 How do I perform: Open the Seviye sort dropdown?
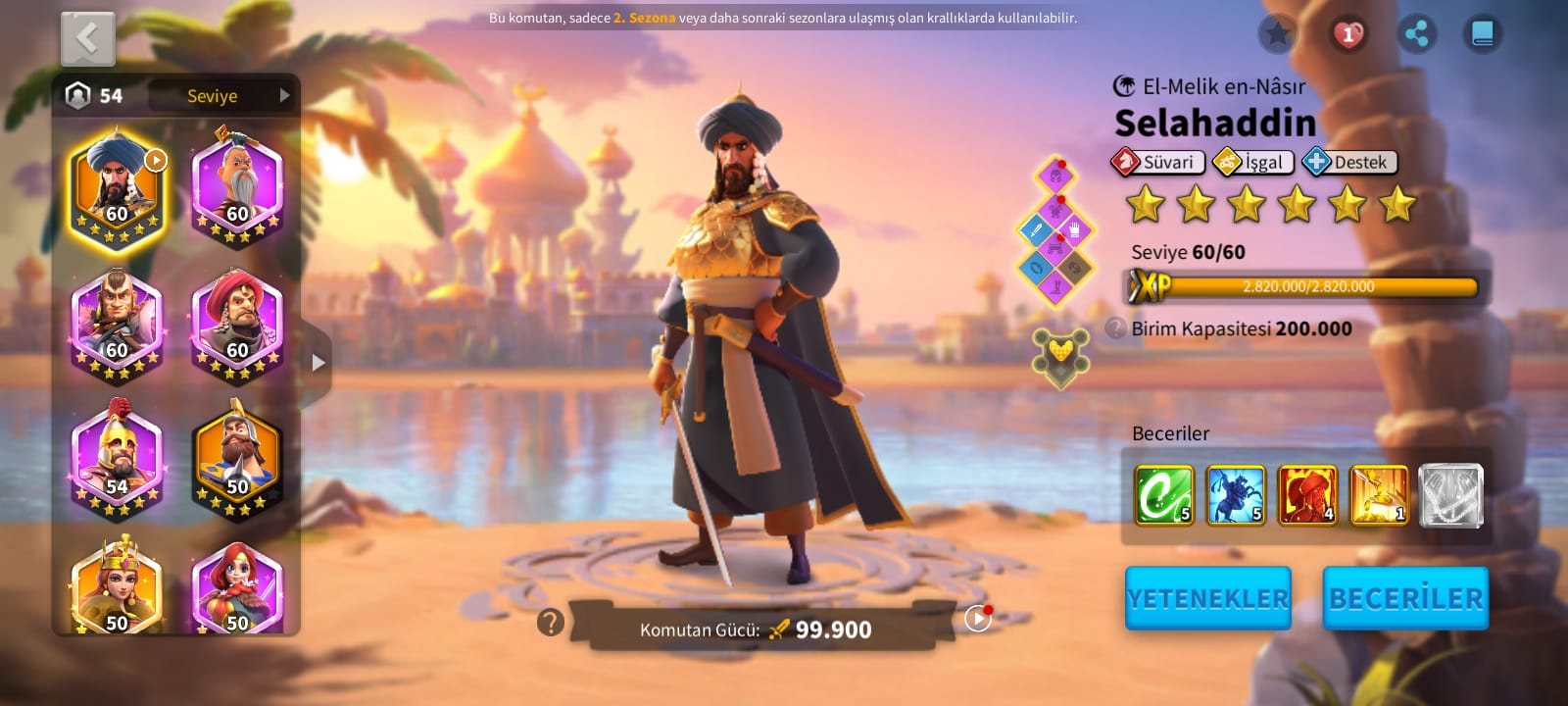[x=223, y=96]
